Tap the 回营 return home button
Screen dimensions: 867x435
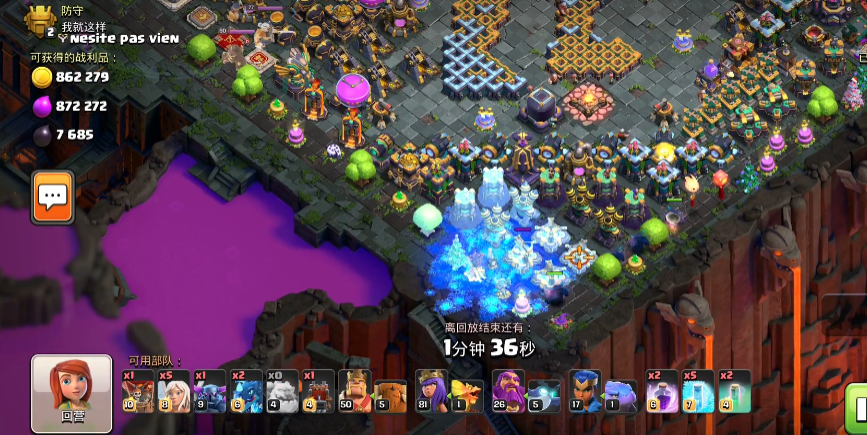[x=71, y=392]
